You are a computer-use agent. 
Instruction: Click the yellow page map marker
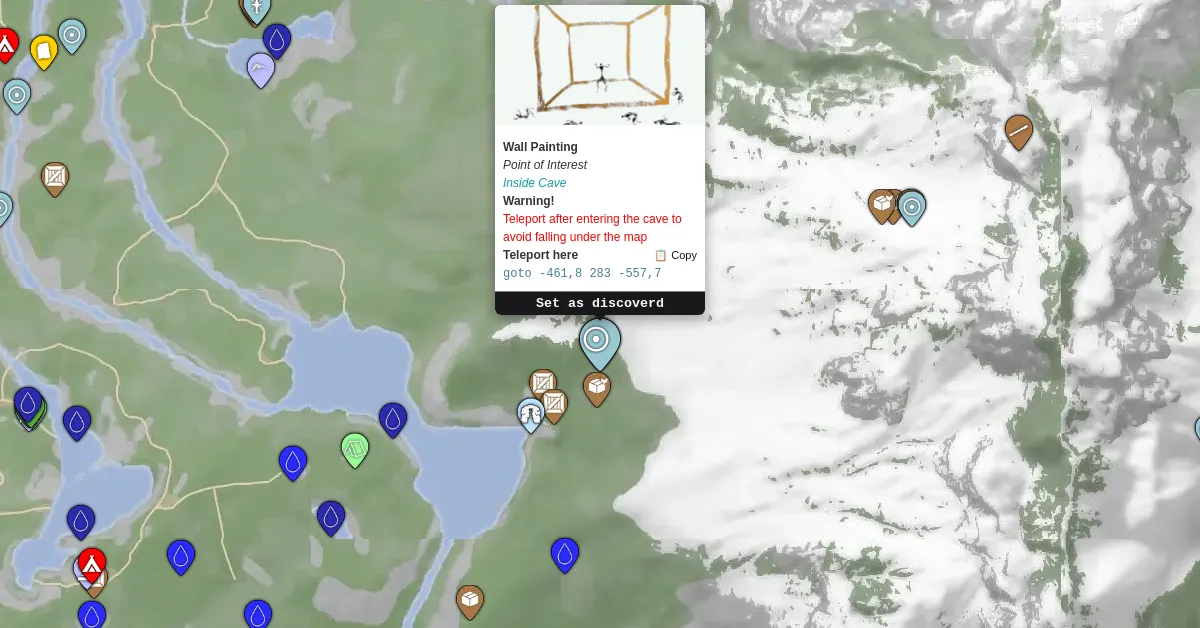[x=43, y=51]
